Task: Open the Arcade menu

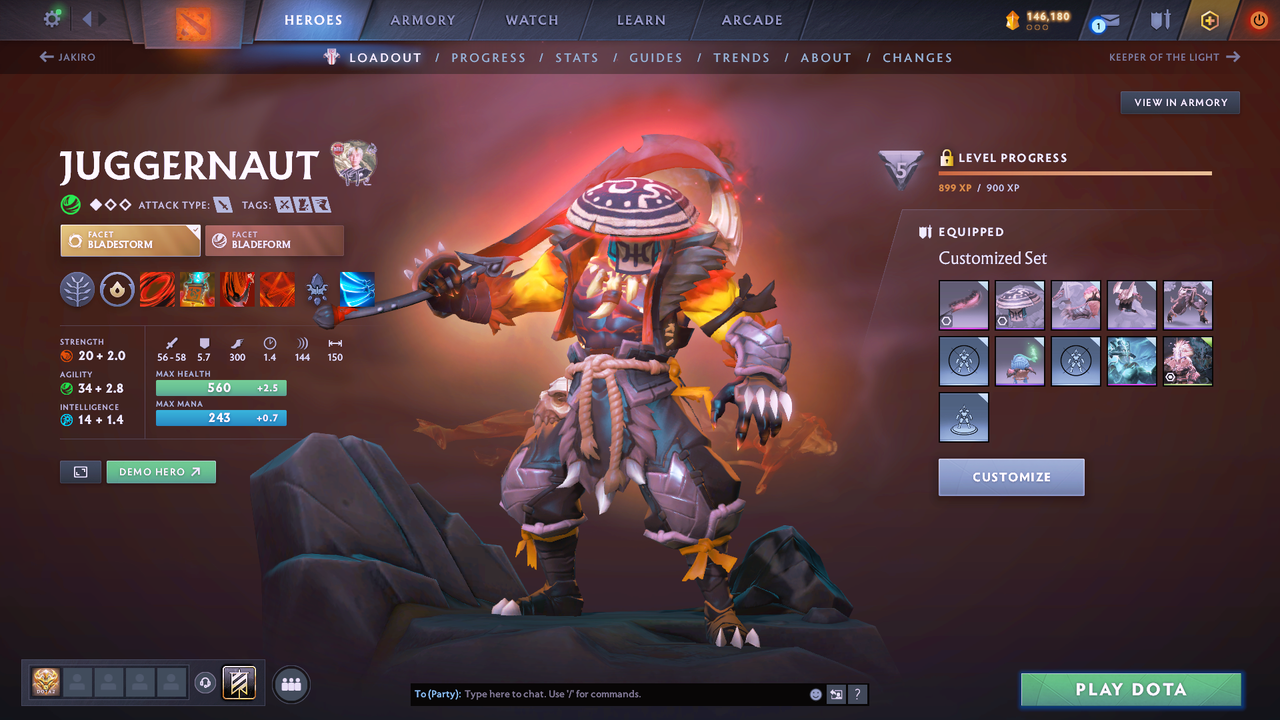Action: tap(751, 20)
